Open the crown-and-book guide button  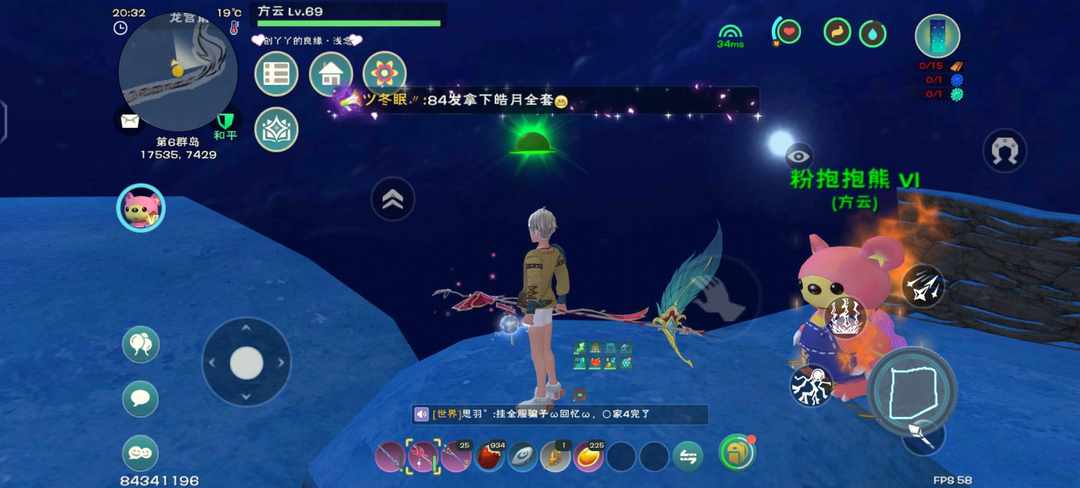277,129
